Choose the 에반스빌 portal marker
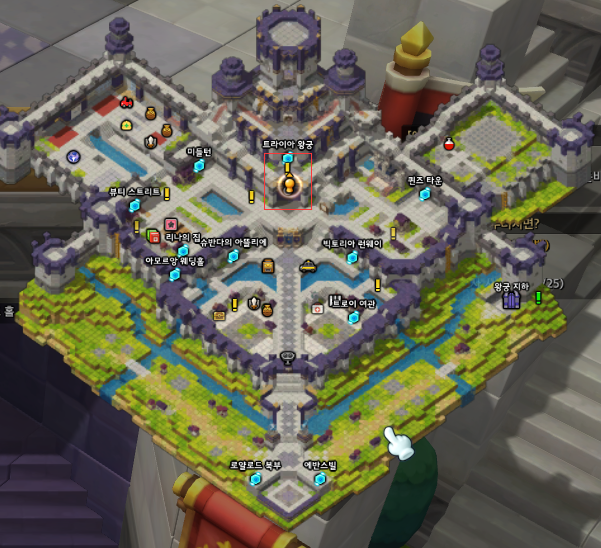Screen dimensions: 601x548 (320, 479)
